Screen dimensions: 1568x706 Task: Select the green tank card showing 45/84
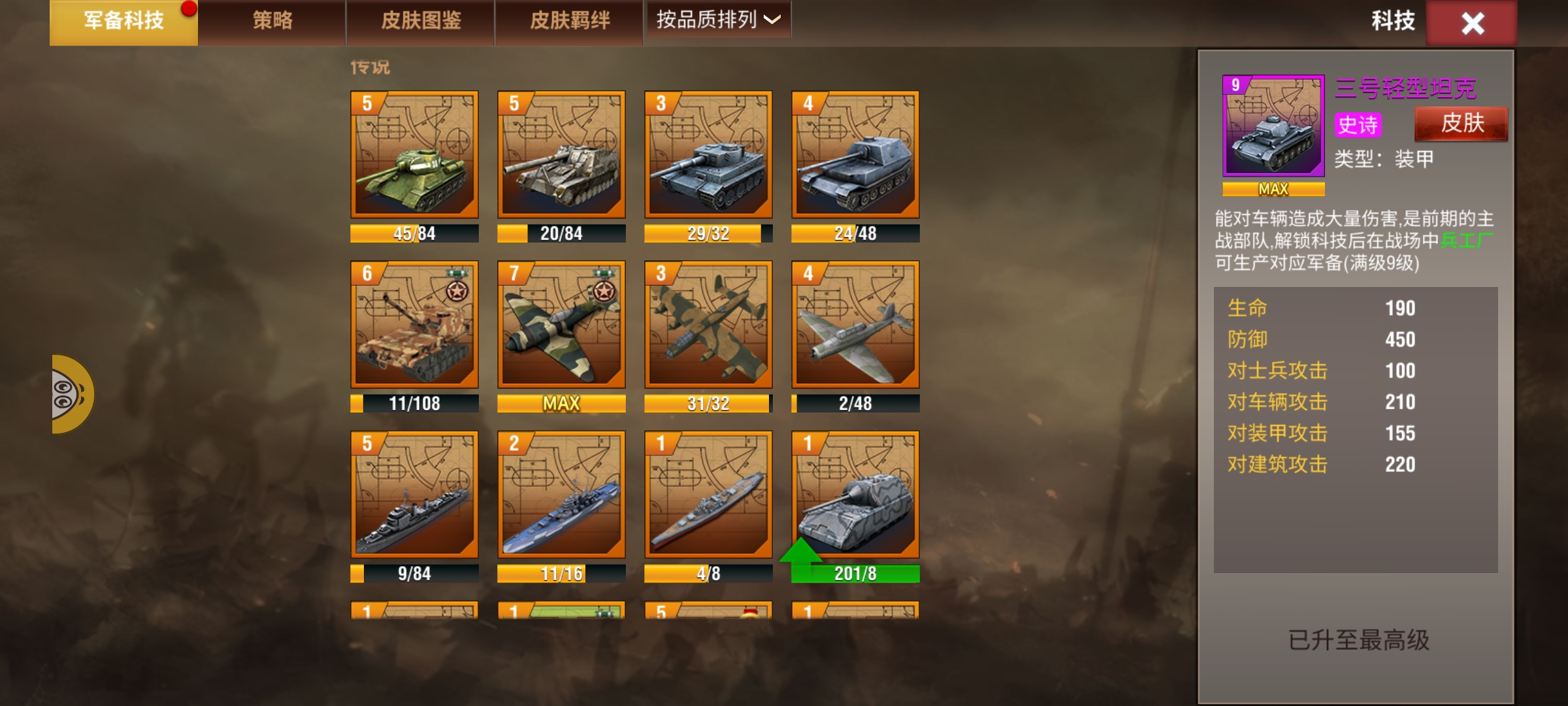[414, 155]
